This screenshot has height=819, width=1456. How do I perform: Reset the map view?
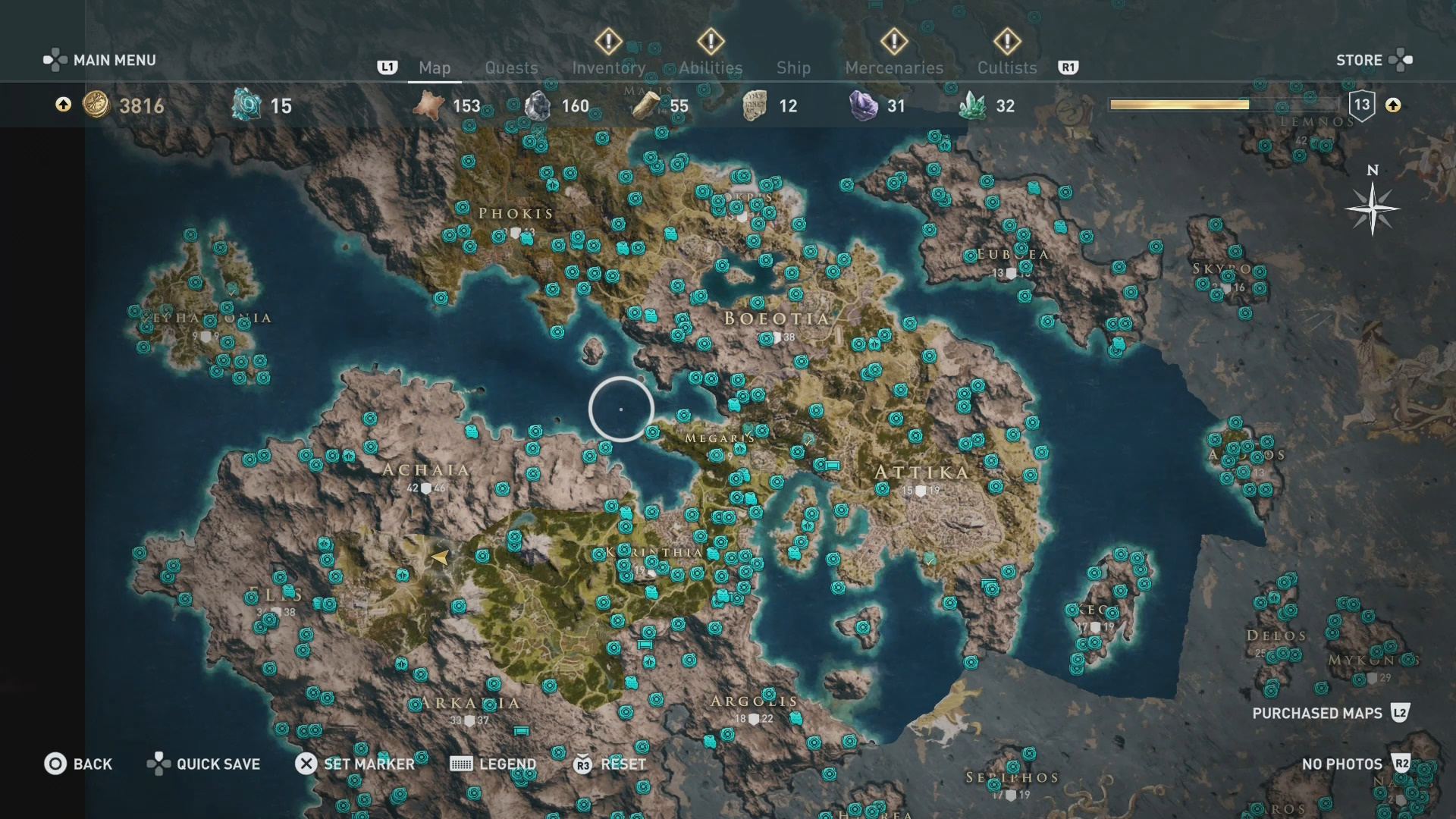[610, 764]
